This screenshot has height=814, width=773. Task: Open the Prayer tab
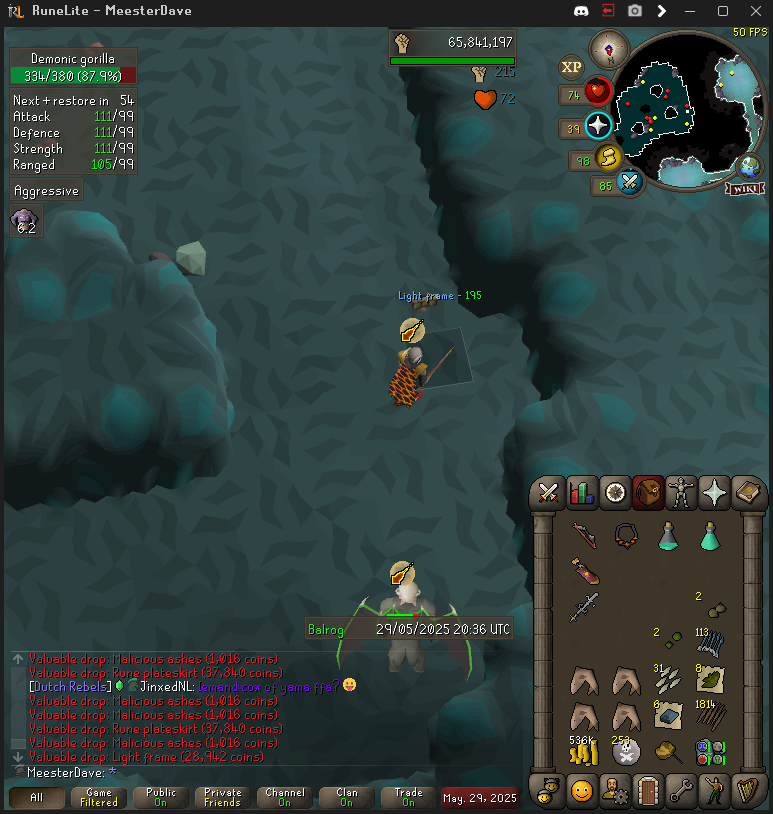tap(715, 492)
